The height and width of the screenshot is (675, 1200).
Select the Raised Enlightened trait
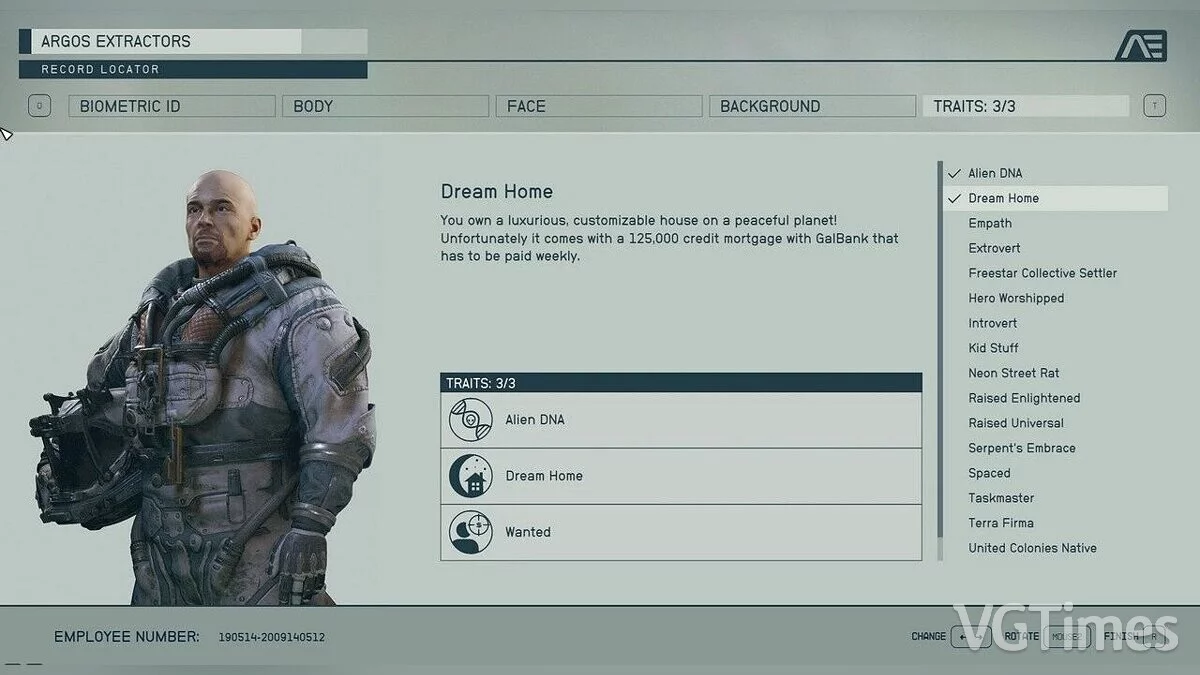(1024, 398)
